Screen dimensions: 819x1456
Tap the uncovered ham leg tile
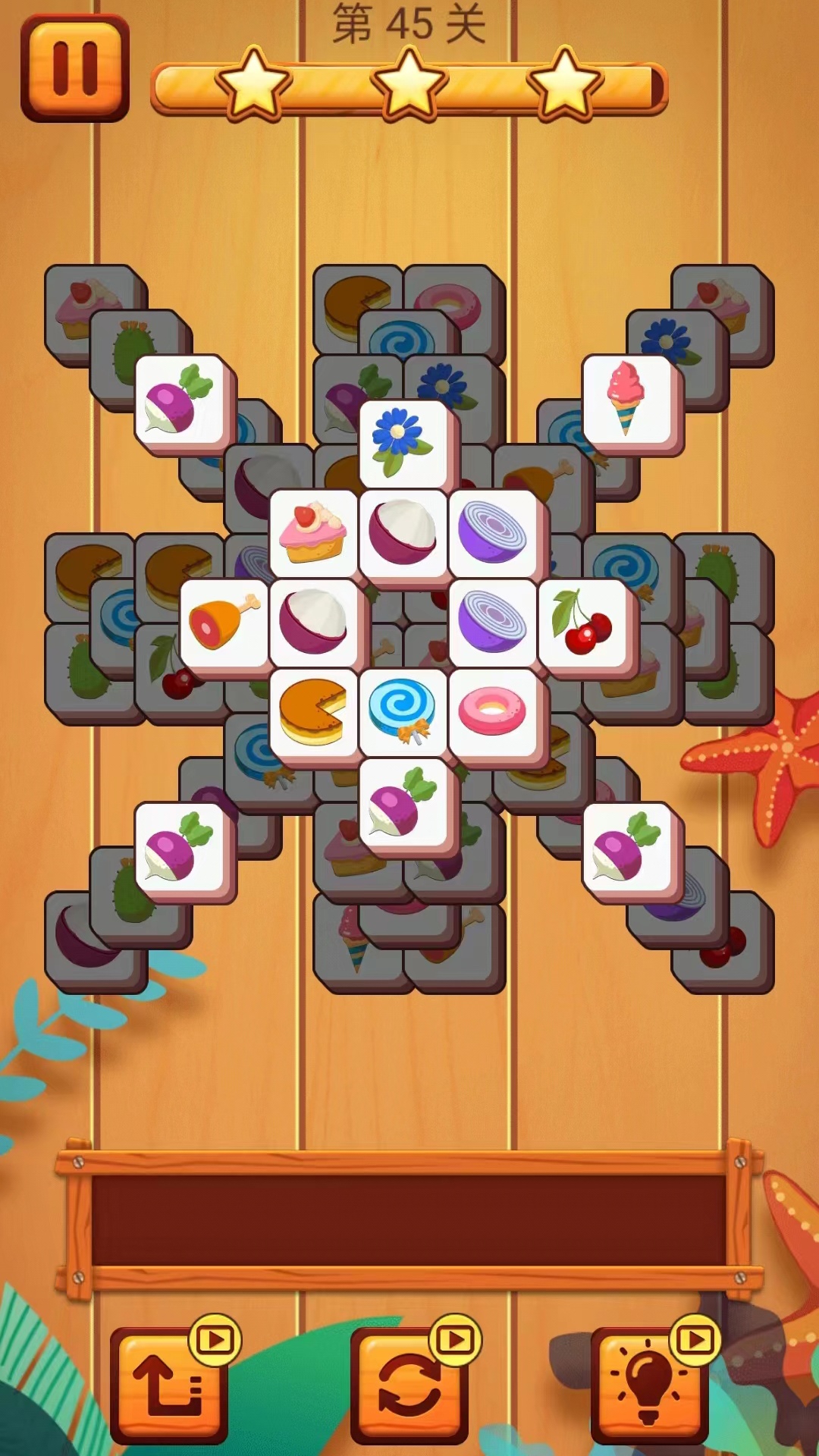[224, 622]
